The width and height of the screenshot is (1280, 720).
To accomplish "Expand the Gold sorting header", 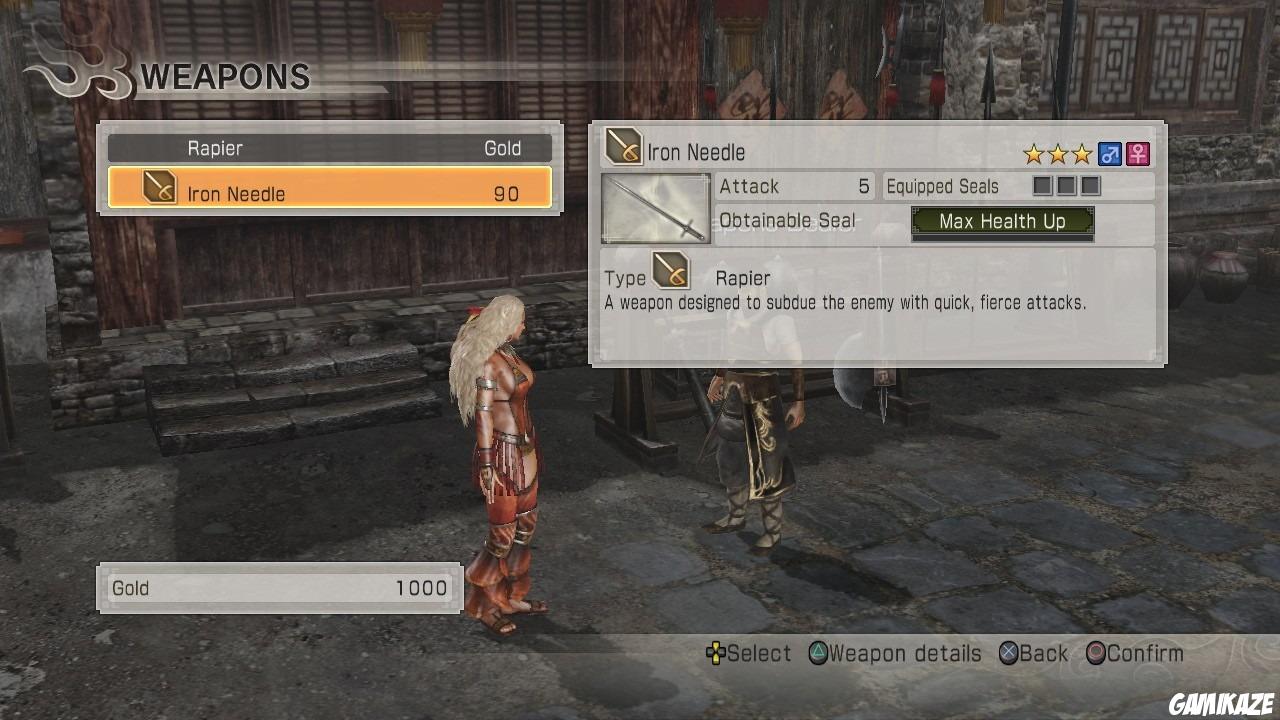I will (x=501, y=148).
